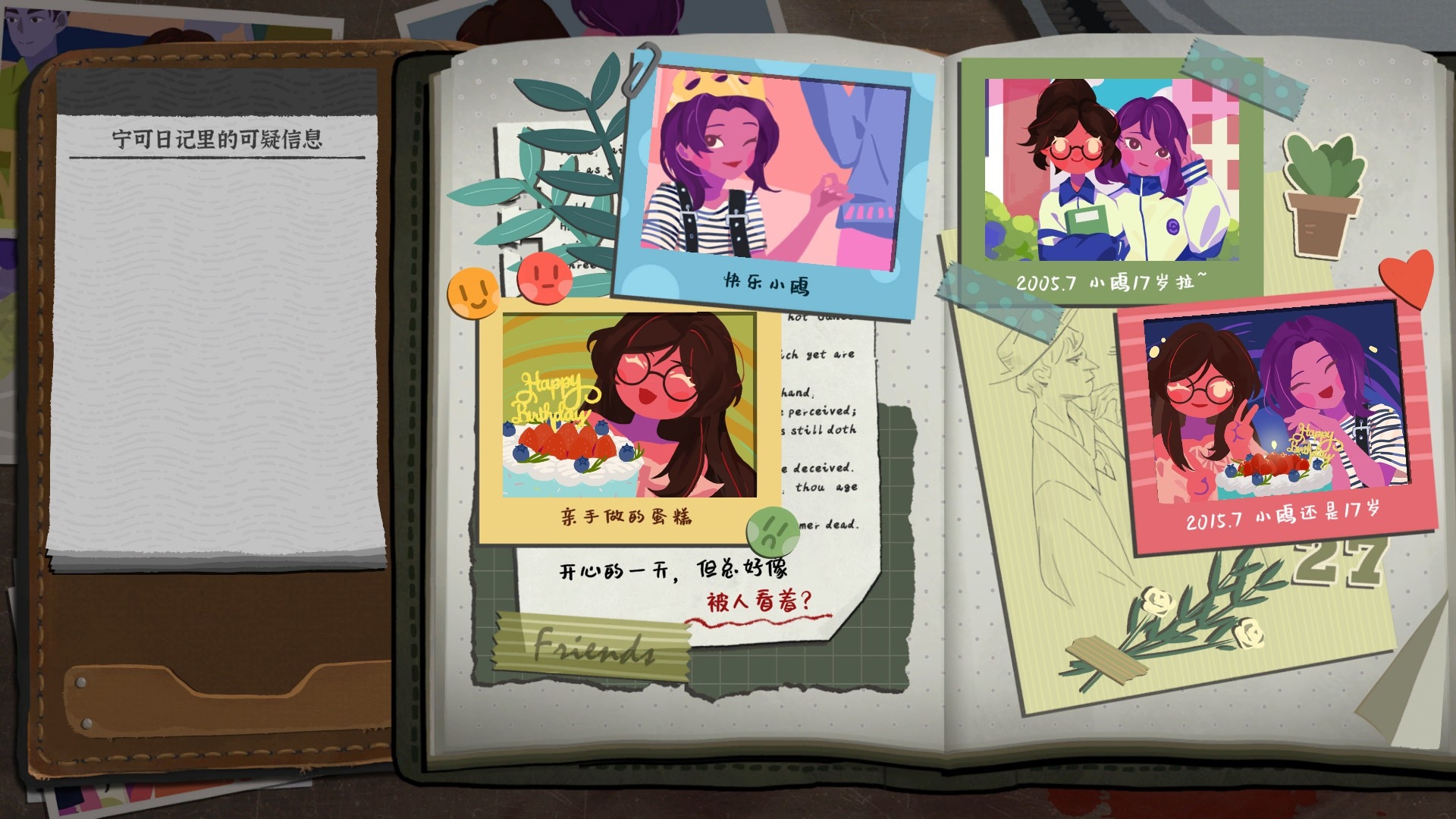Click the diary line 开心的一天,但总好像
1456x819 pixels.
(x=673, y=570)
